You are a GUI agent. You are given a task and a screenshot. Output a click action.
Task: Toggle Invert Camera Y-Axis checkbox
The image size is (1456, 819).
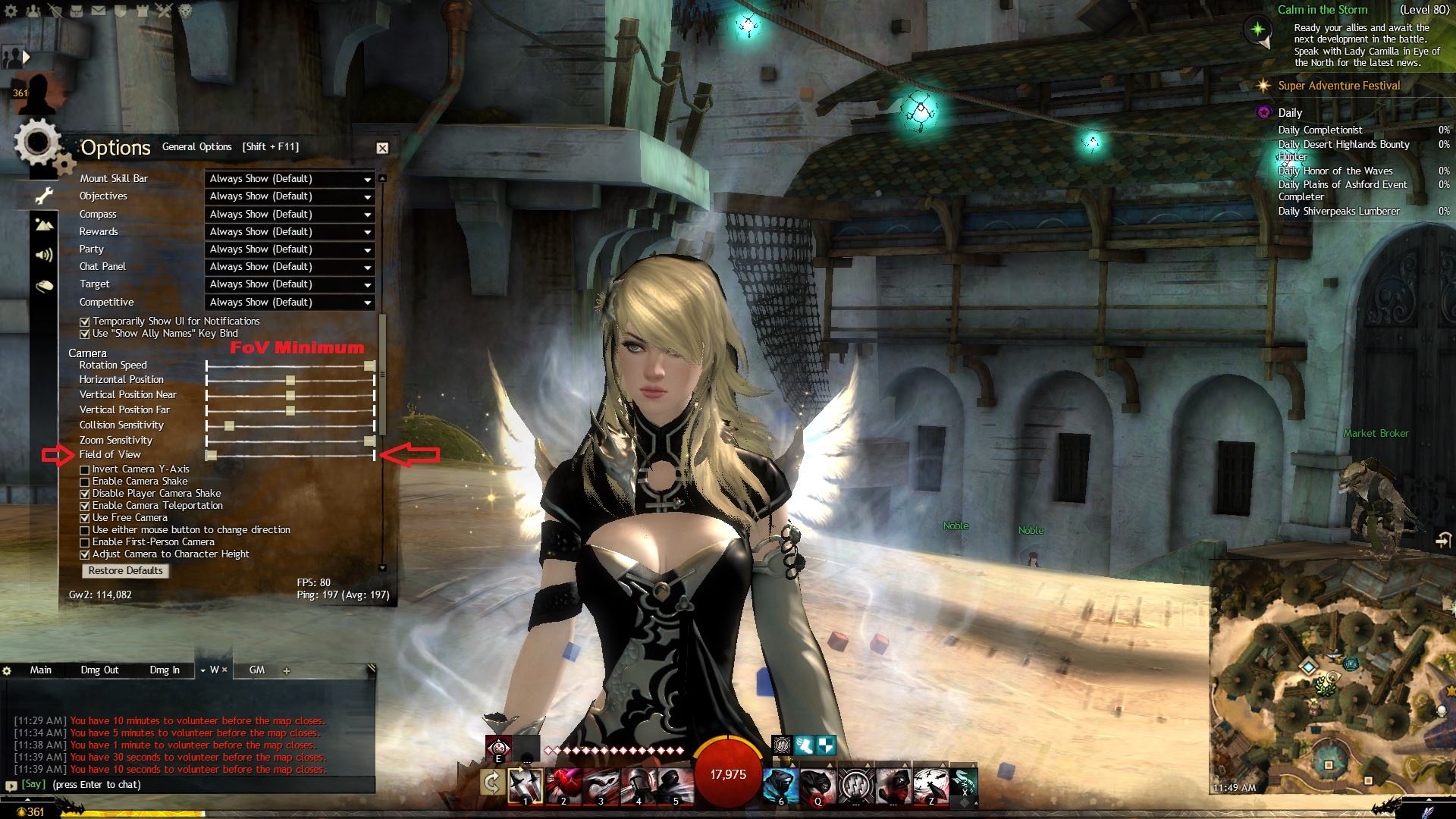pos(85,469)
